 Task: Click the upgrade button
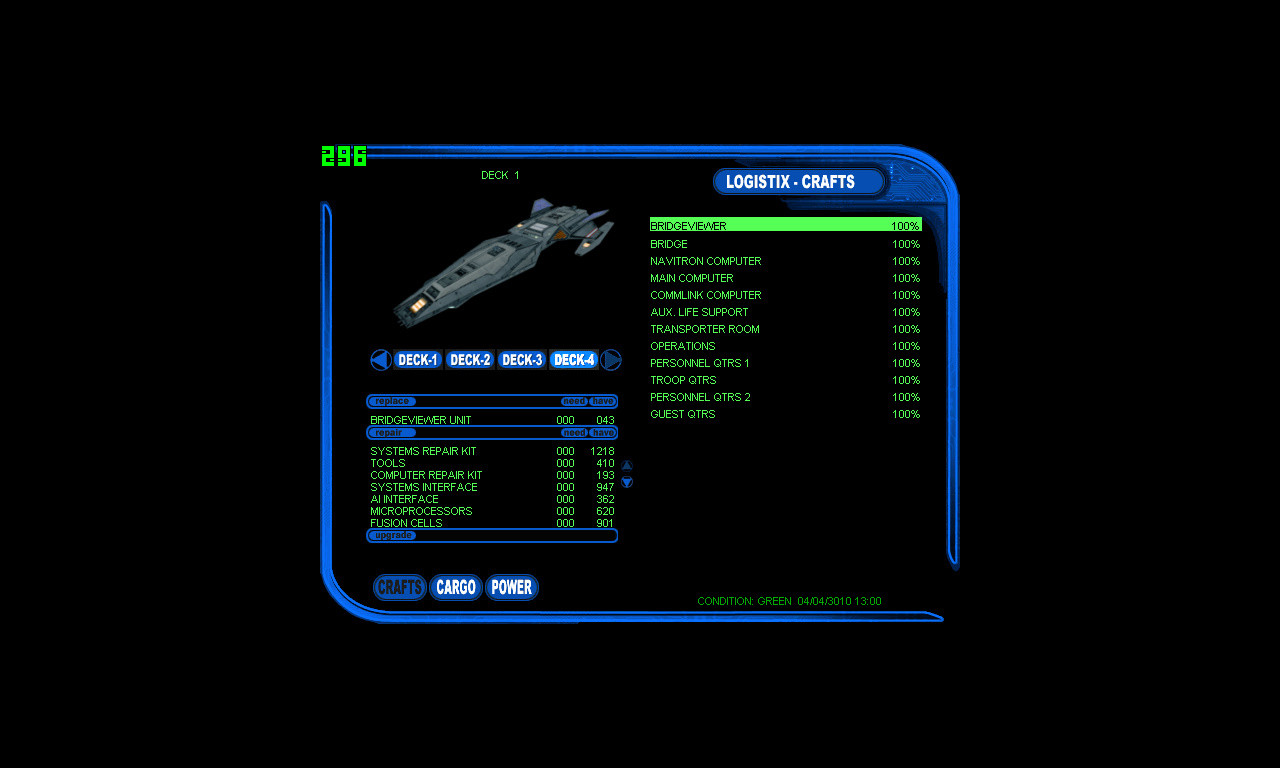pyautogui.click(x=394, y=535)
